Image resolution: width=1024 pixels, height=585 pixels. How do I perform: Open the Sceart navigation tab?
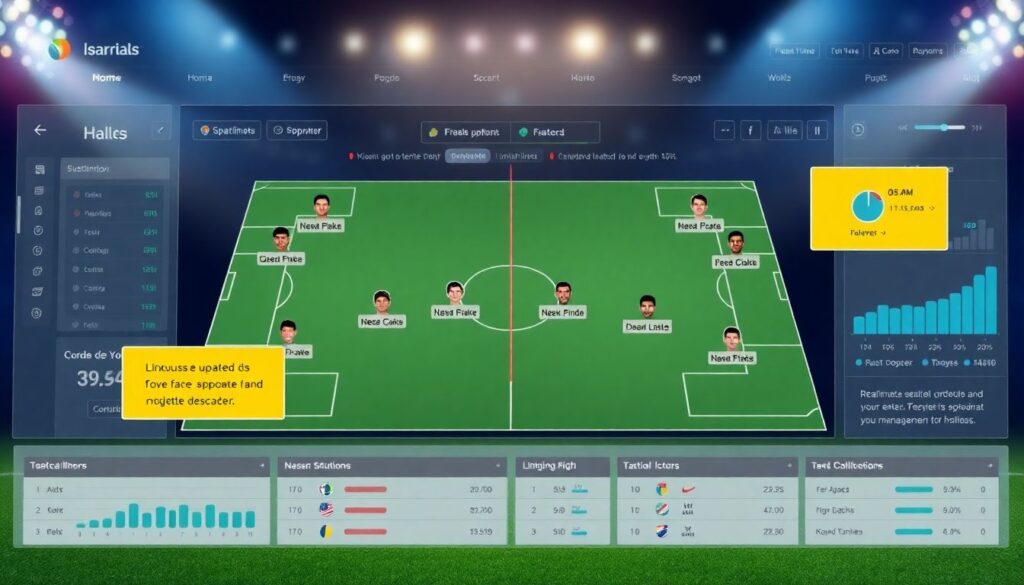pyautogui.click(x=486, y=77)
